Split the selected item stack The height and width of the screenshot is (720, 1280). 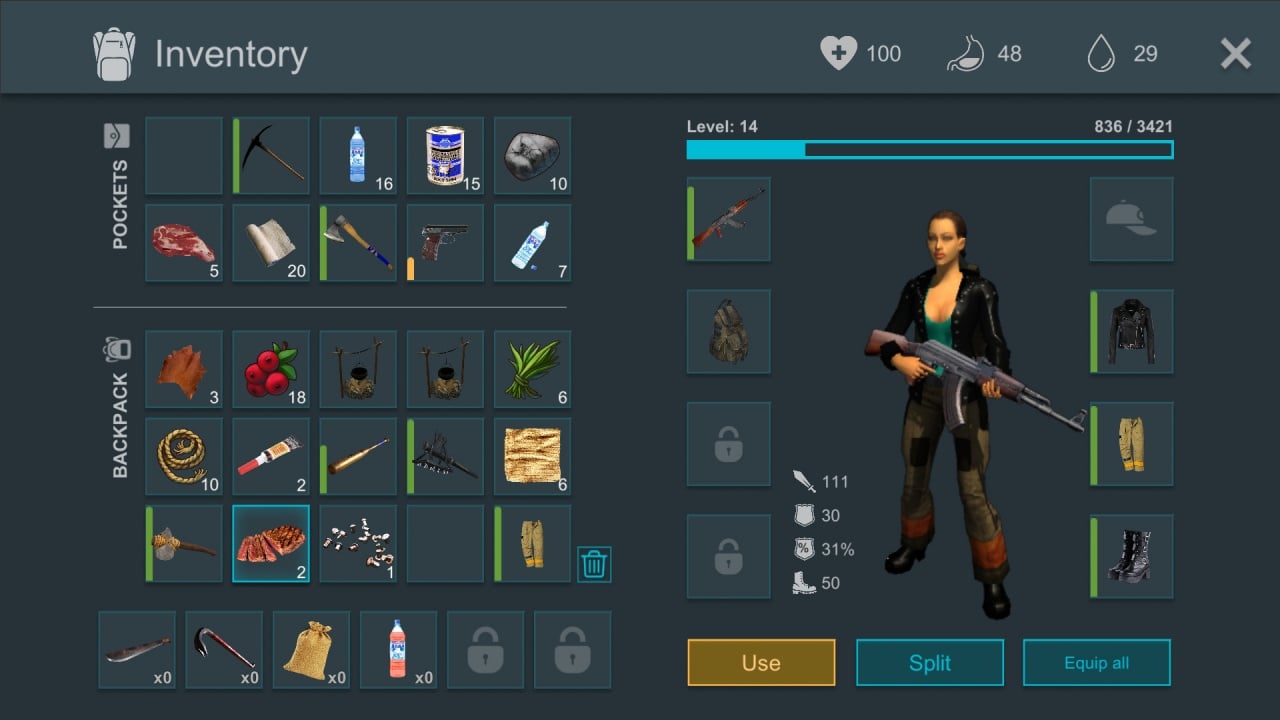[929, 662]
